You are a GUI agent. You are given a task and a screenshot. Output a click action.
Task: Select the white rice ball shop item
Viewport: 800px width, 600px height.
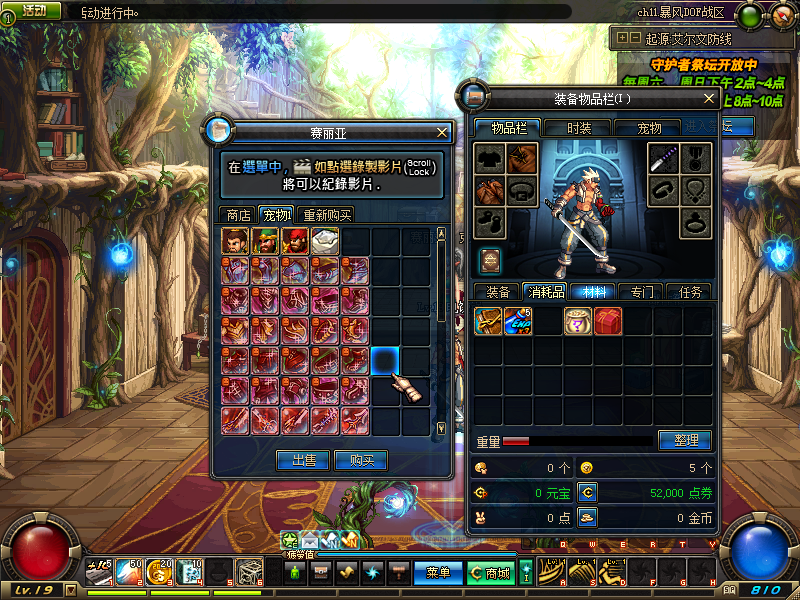pyautogui.click(x=326, y=240)
